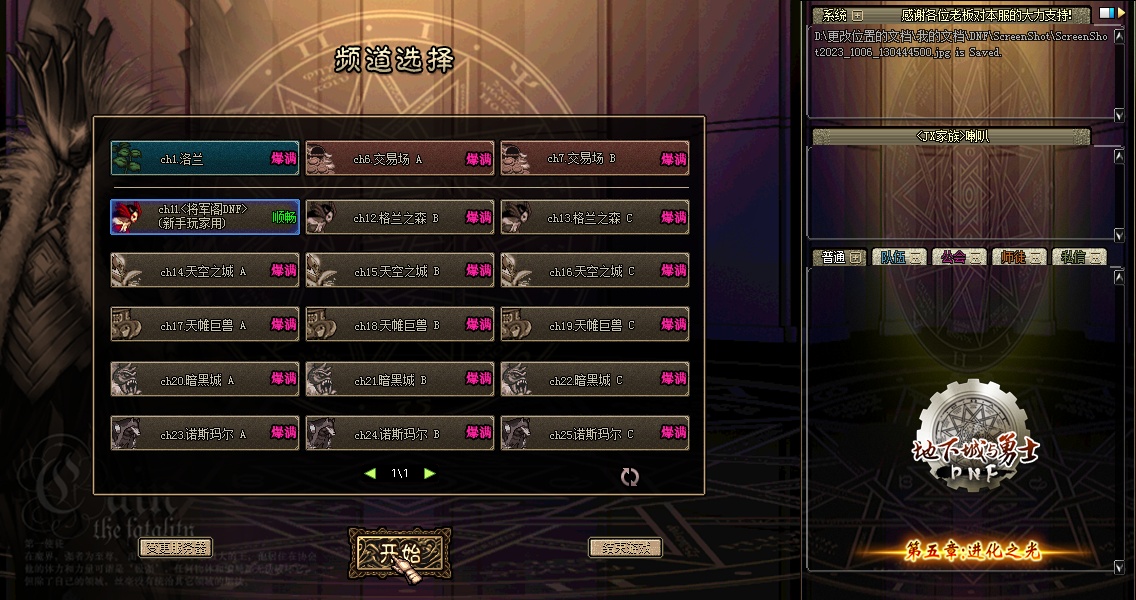Viewport: 1136px width, 600px height.
Task: Open the 公会 guild chat tab
Action: 959,257
